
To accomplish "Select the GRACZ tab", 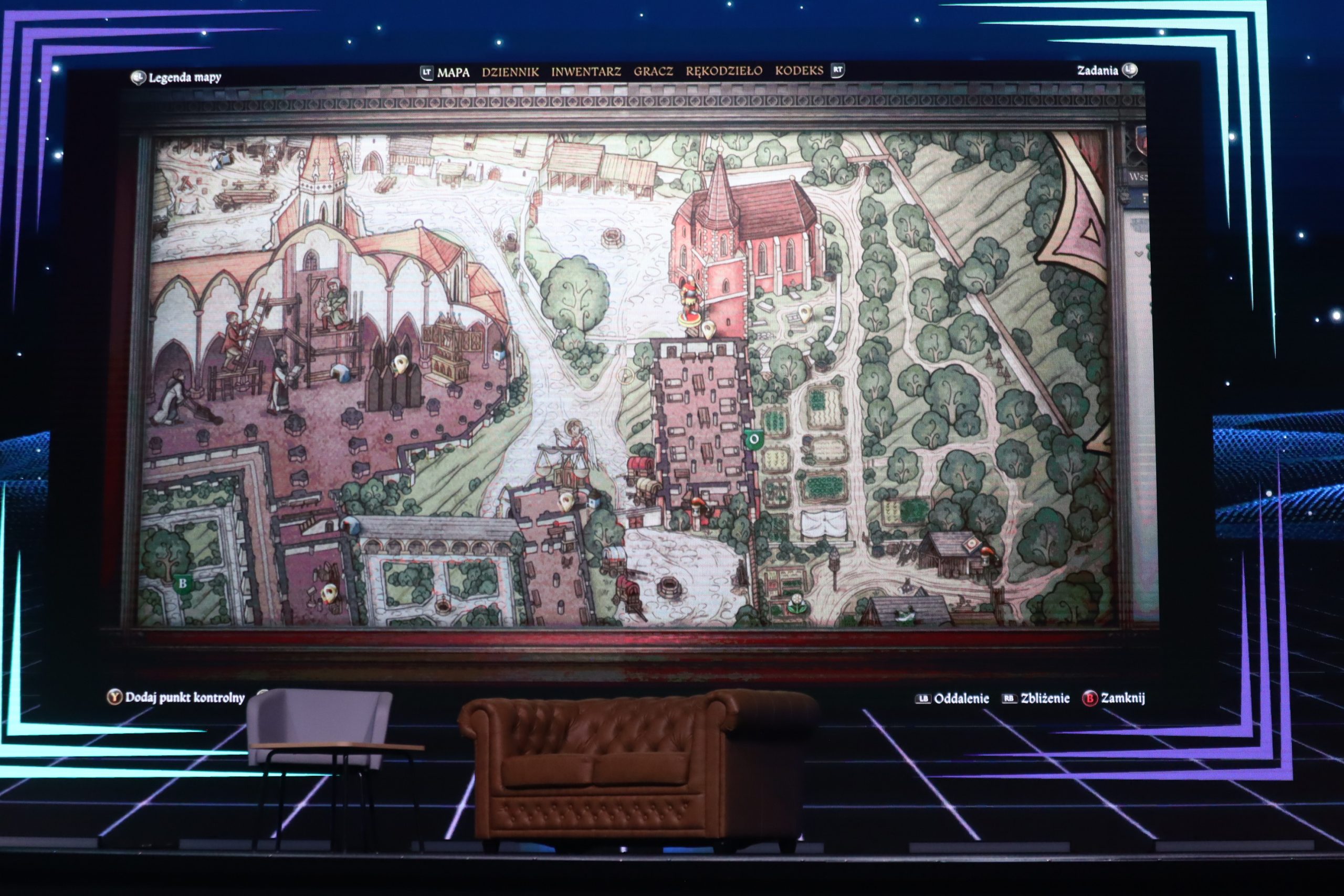I will click(653, 71).
